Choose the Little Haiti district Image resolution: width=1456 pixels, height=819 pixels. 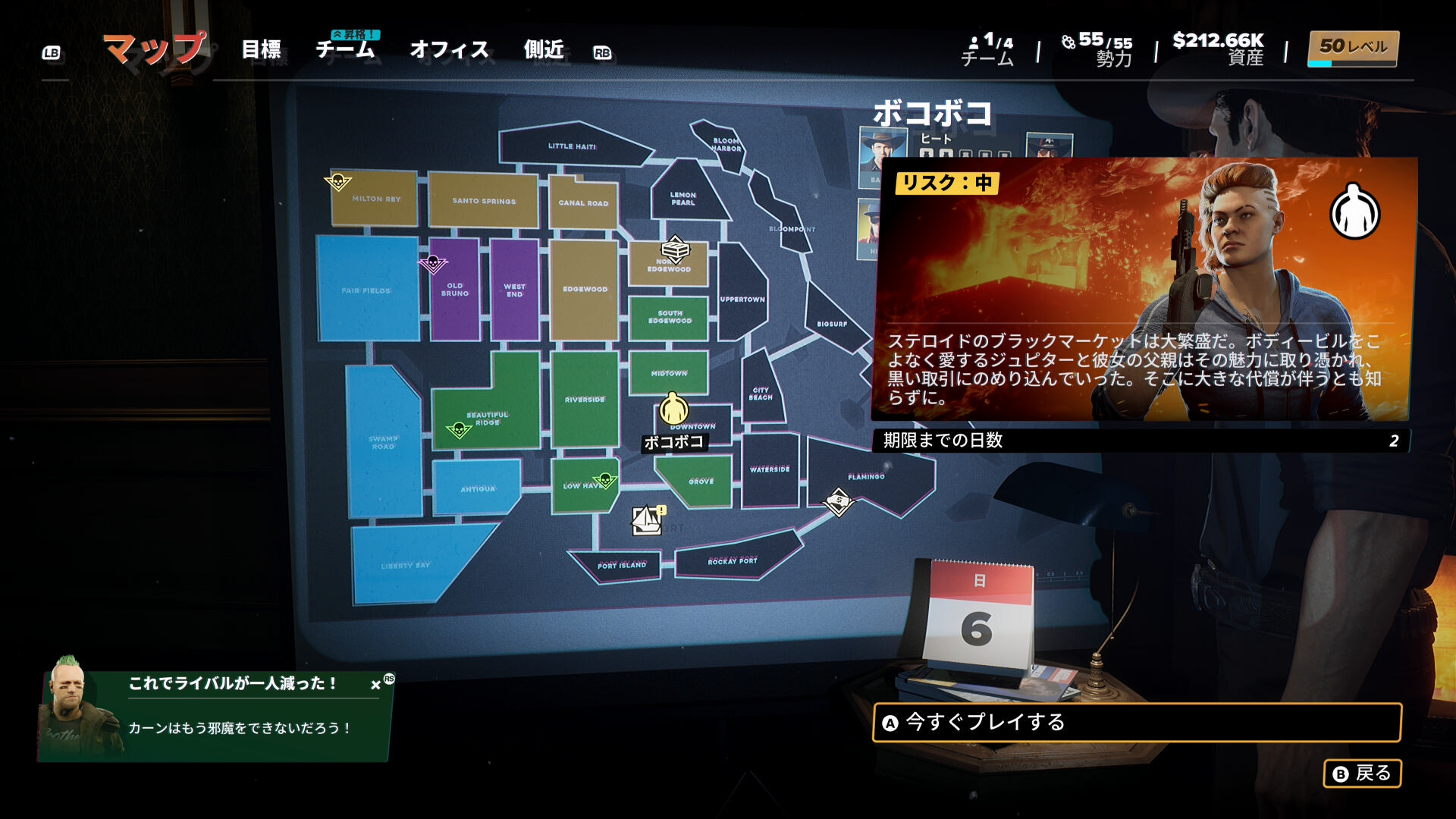click(572, 144)
